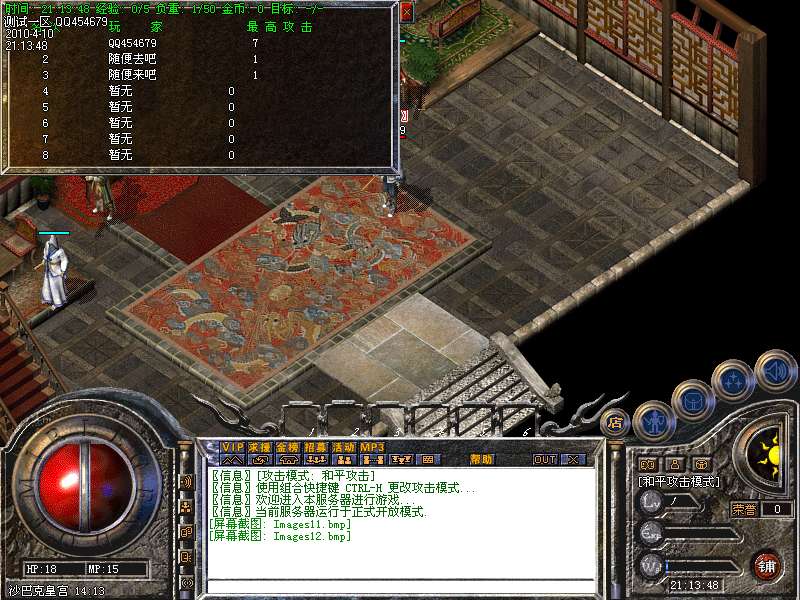800x600 pixels.
Task: Toggle the MP3 player tab
Action: coord(372,446)
